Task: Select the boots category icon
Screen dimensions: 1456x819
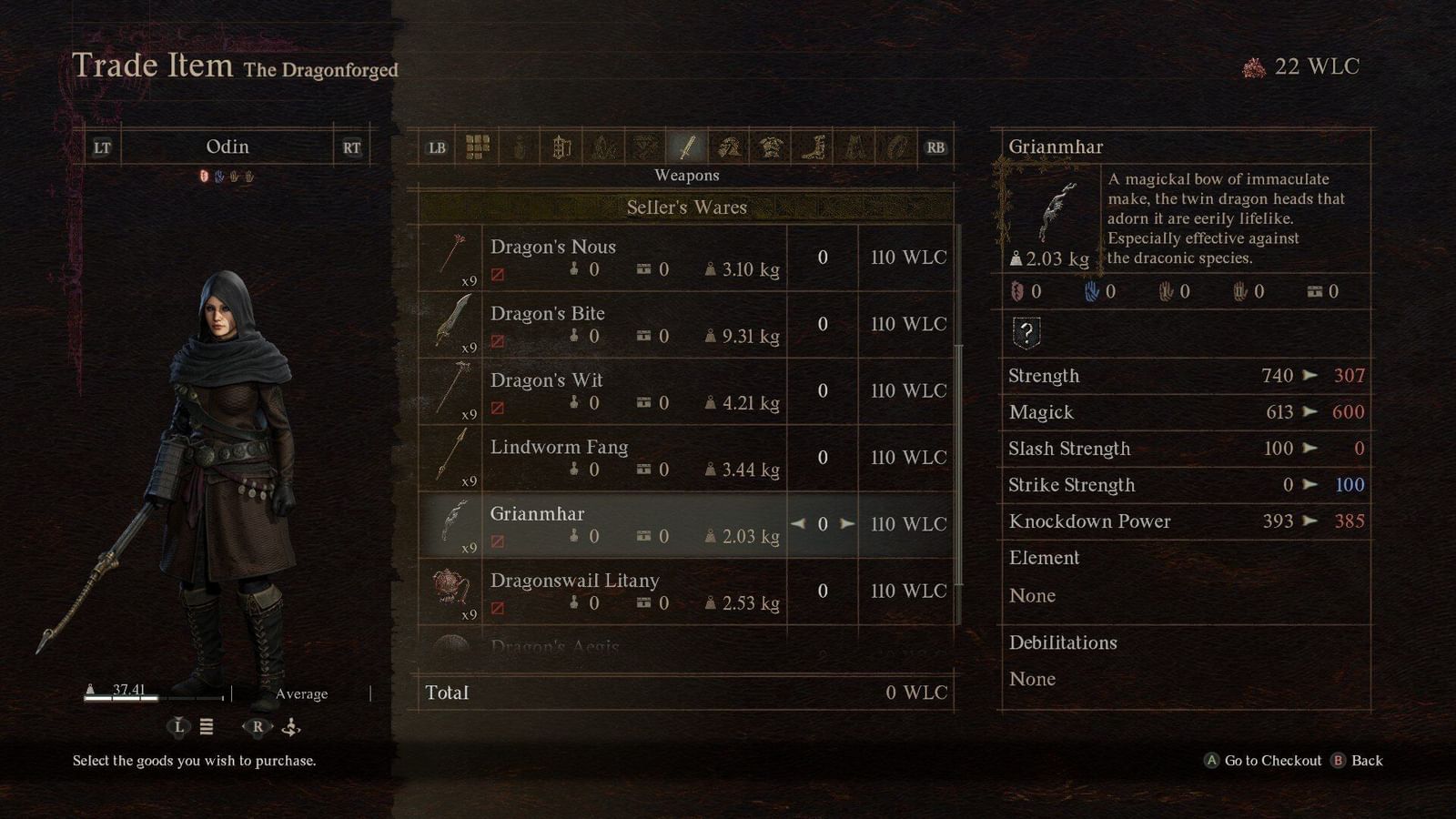Action: coord(813,147)
